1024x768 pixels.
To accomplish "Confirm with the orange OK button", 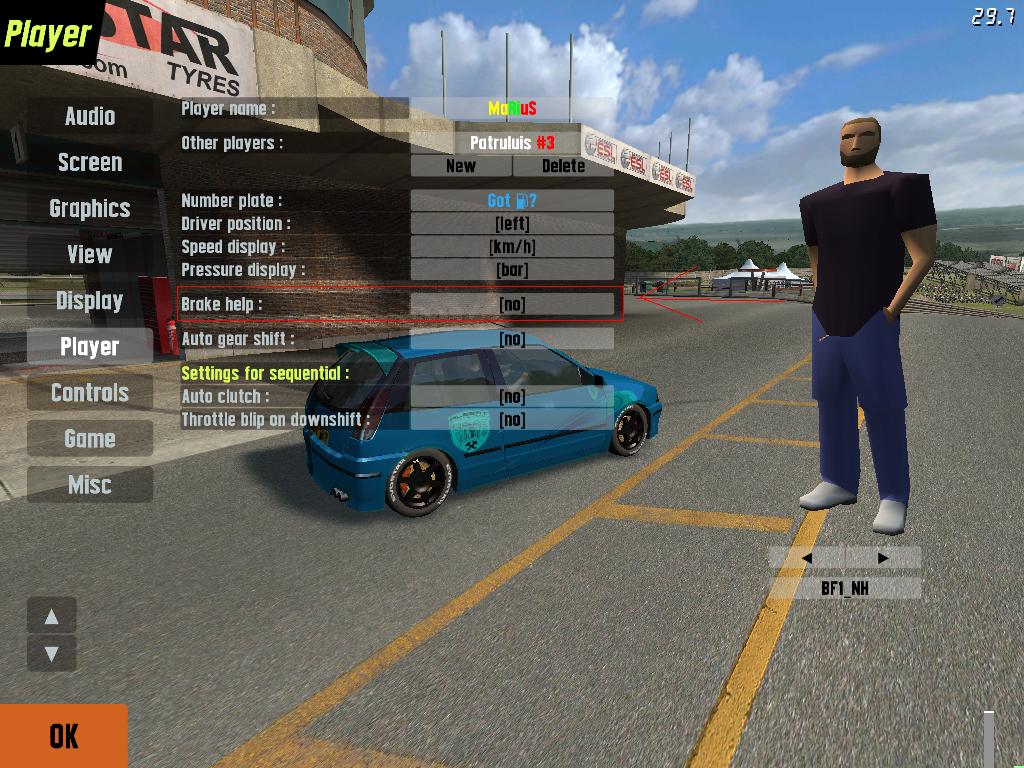I will point(63,736).
